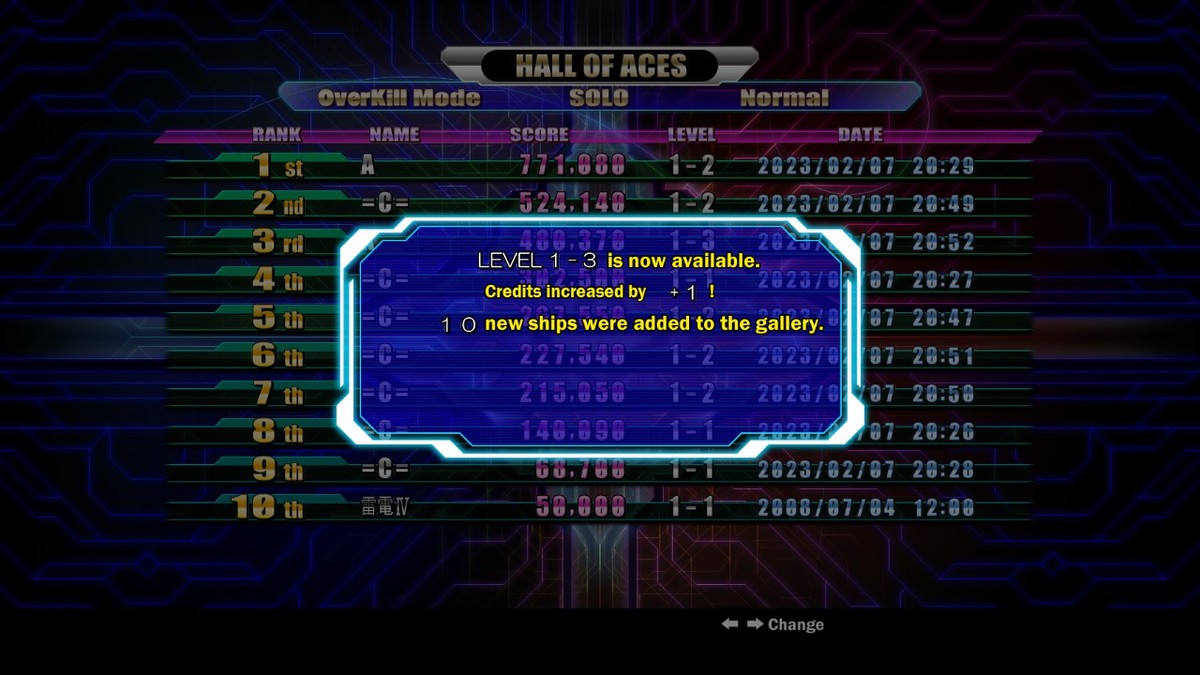Screen dimensions: 1200x675
Task: Change the Normal difficulty filter
Action: [x=784, y=98]
